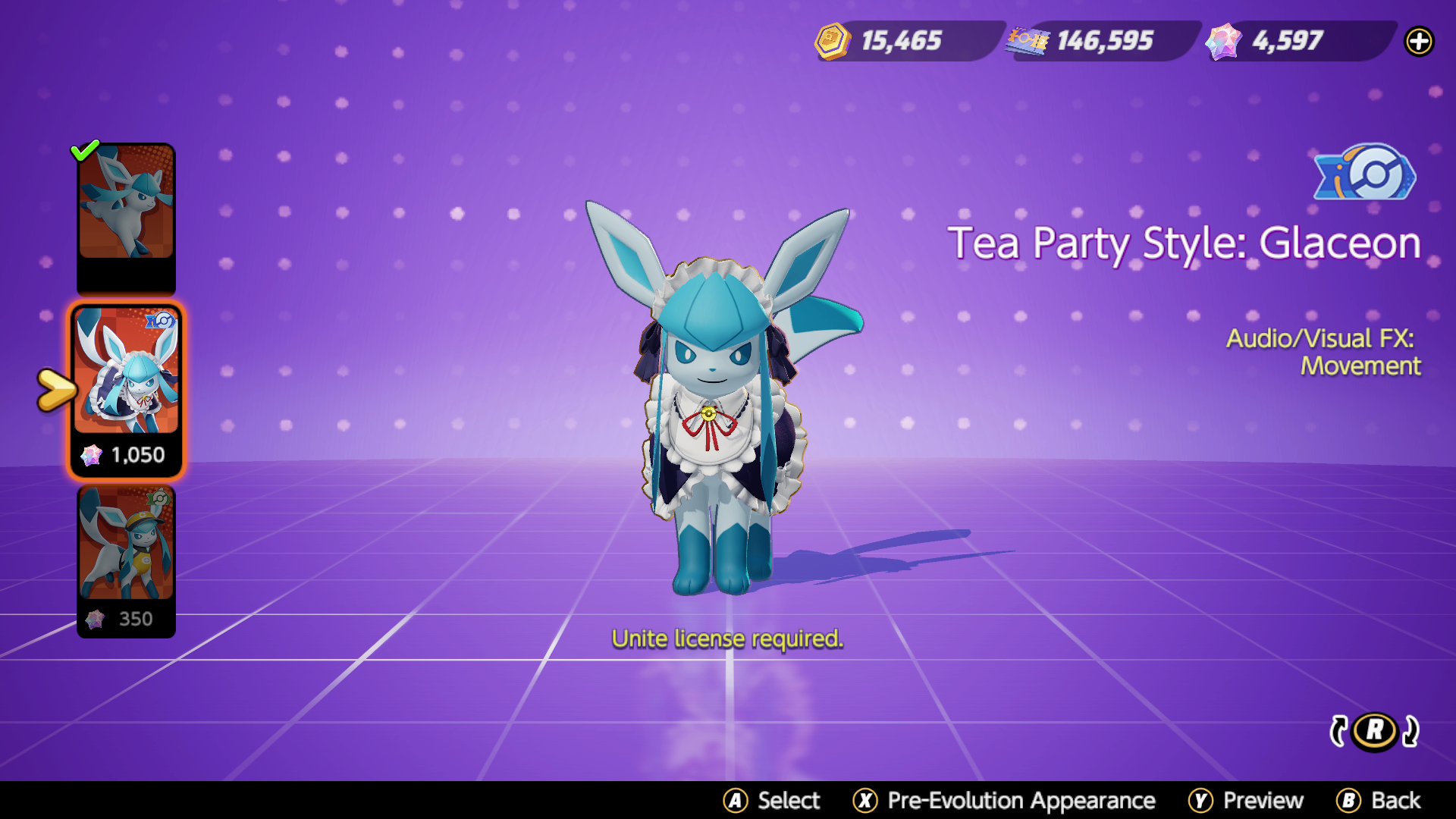
Task: Click the green checkmark on the owned Glaceon skin
Action: click(x=86, y=149)
